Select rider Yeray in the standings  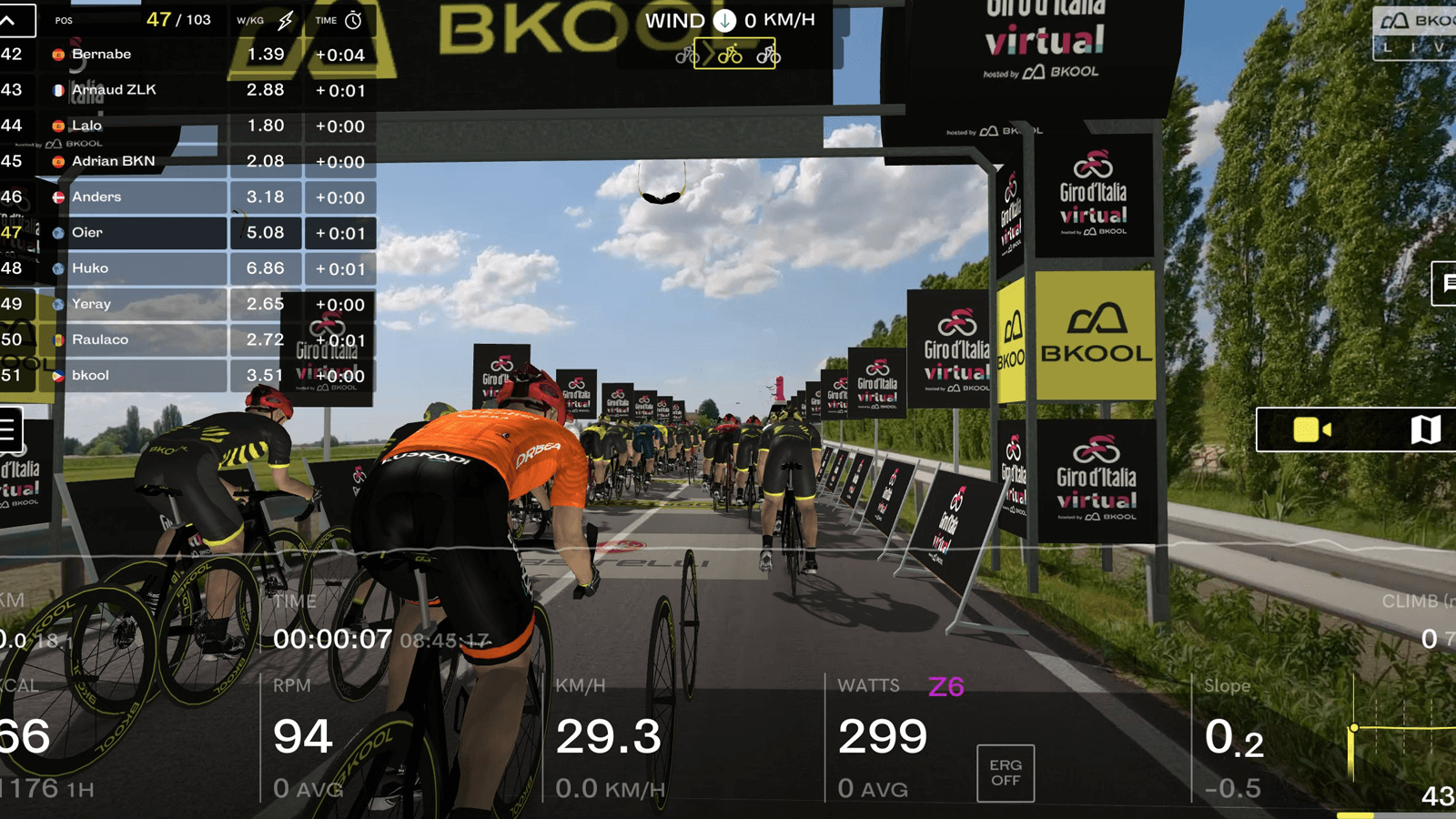(136, 304)
